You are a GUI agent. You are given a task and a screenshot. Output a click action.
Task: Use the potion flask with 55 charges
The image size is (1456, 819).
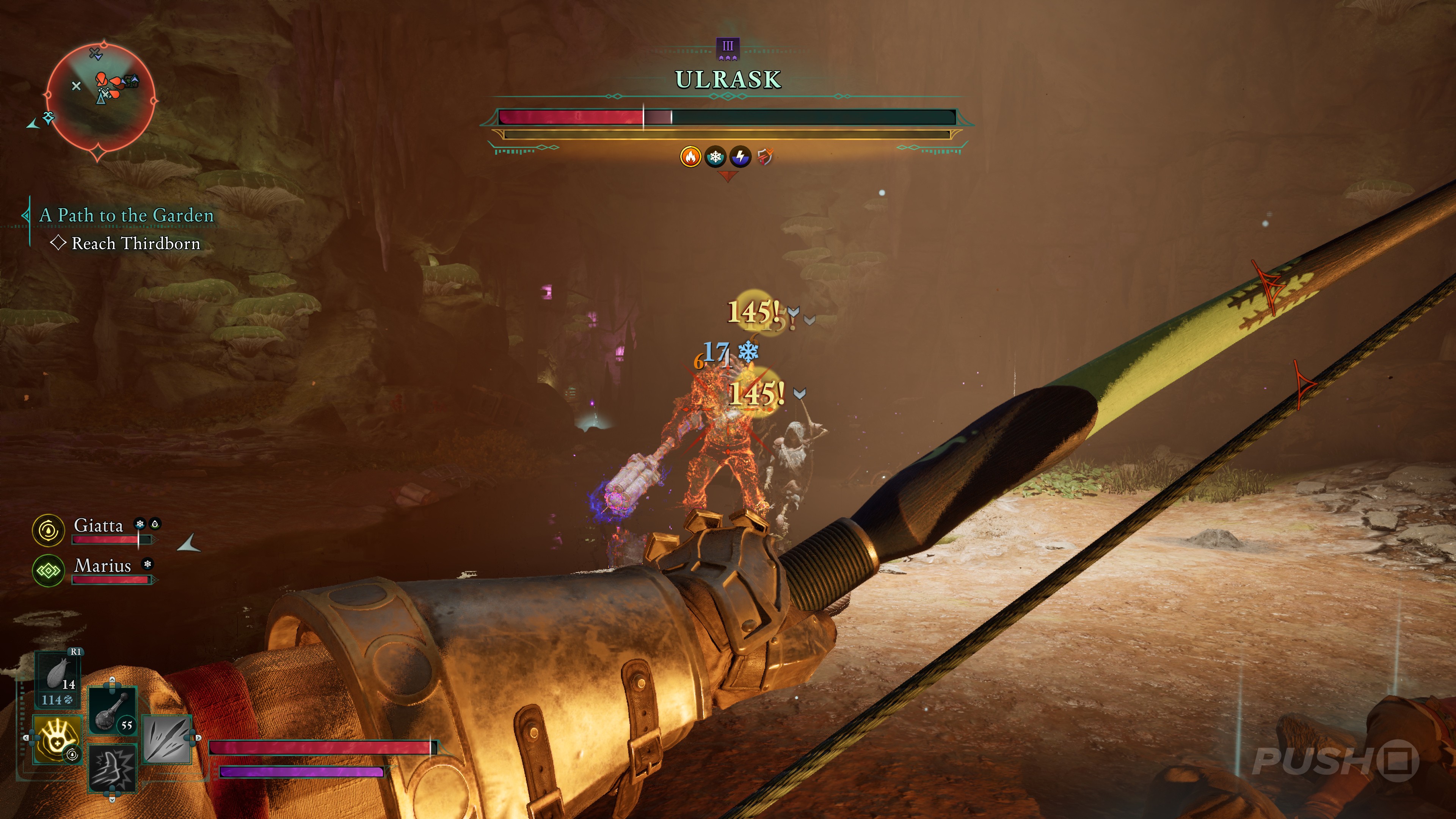tap(112, 711)
